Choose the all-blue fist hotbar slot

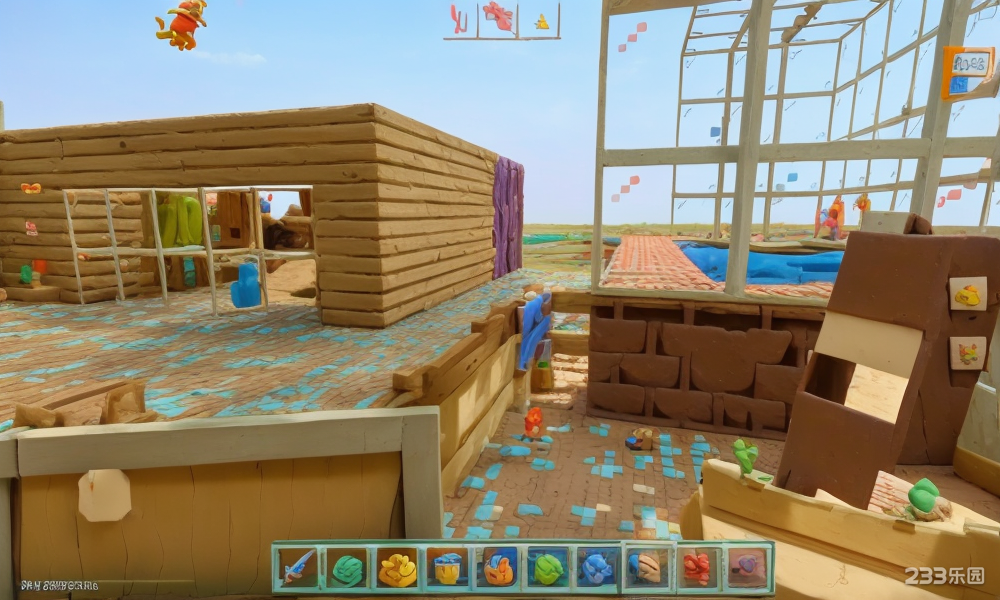point(597,568)
